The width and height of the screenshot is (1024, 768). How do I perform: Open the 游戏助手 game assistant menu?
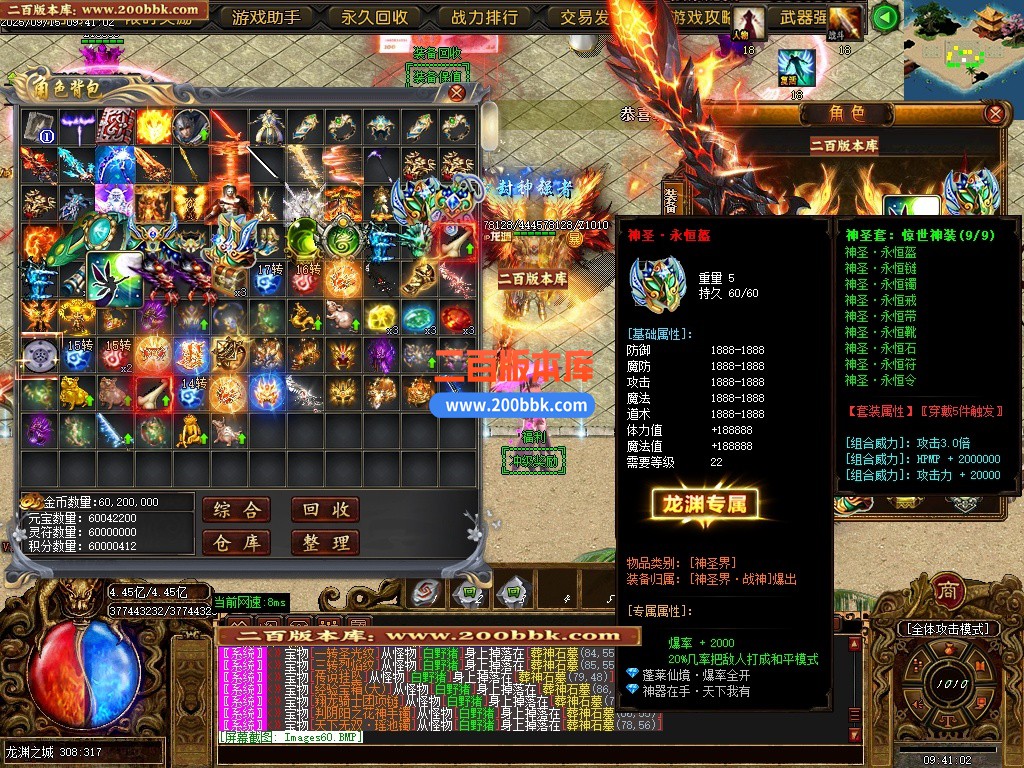tap(265, 17)
